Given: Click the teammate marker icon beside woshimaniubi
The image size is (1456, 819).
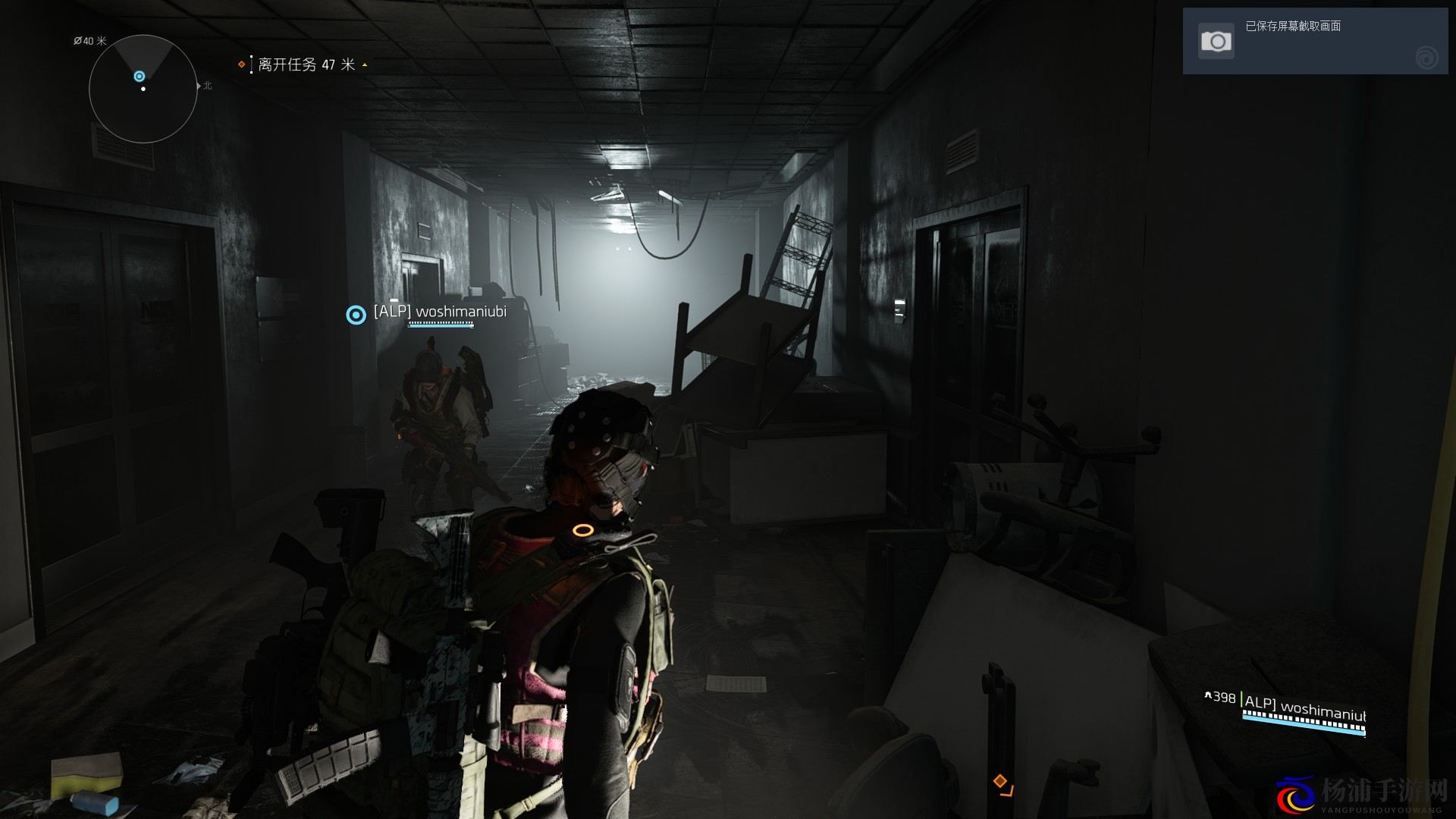Looking at the screenshot, I should 356,314.
